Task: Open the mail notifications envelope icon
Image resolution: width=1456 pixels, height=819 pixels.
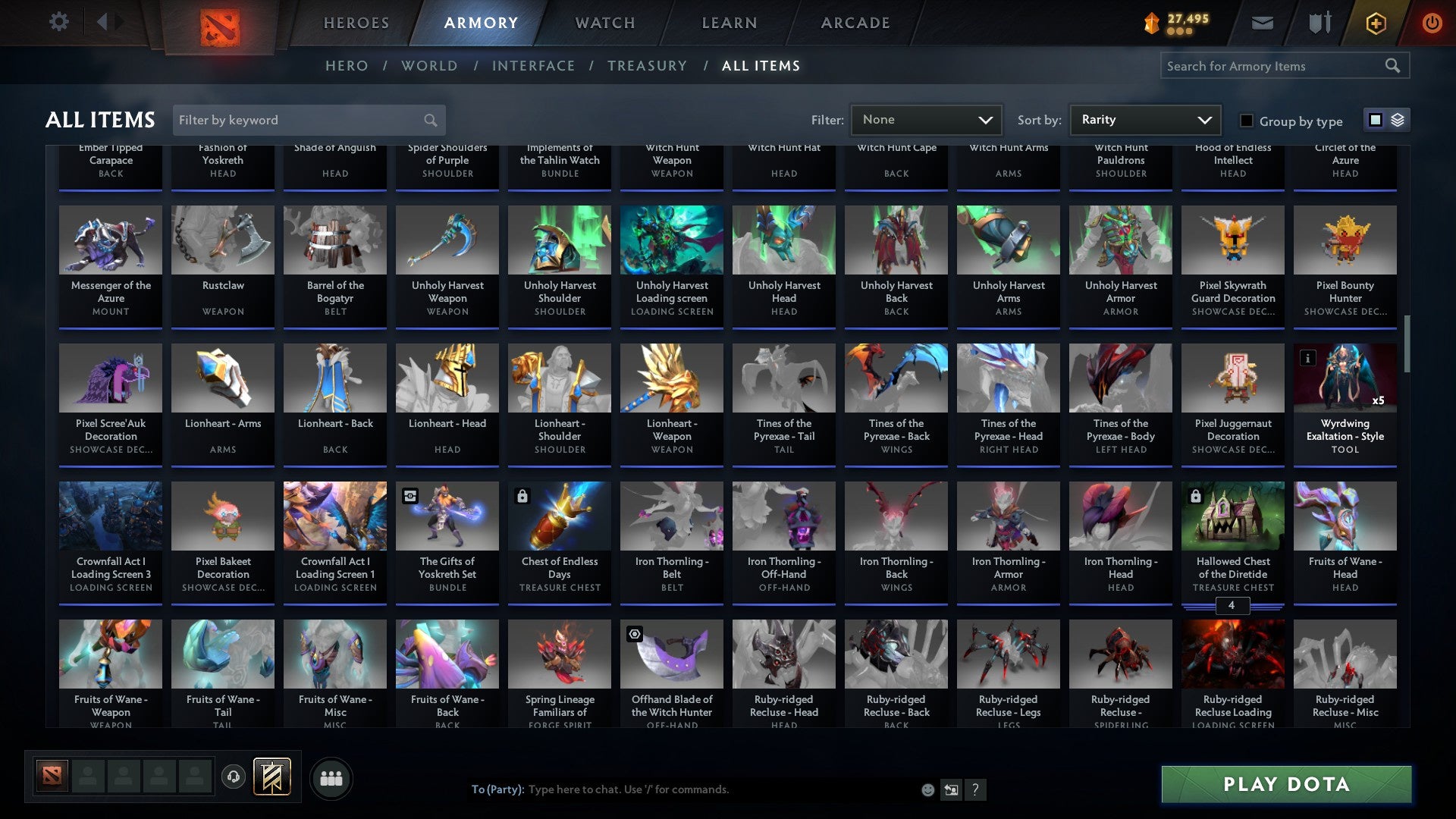Action: pyautogui.click(x=1262, y=22)
